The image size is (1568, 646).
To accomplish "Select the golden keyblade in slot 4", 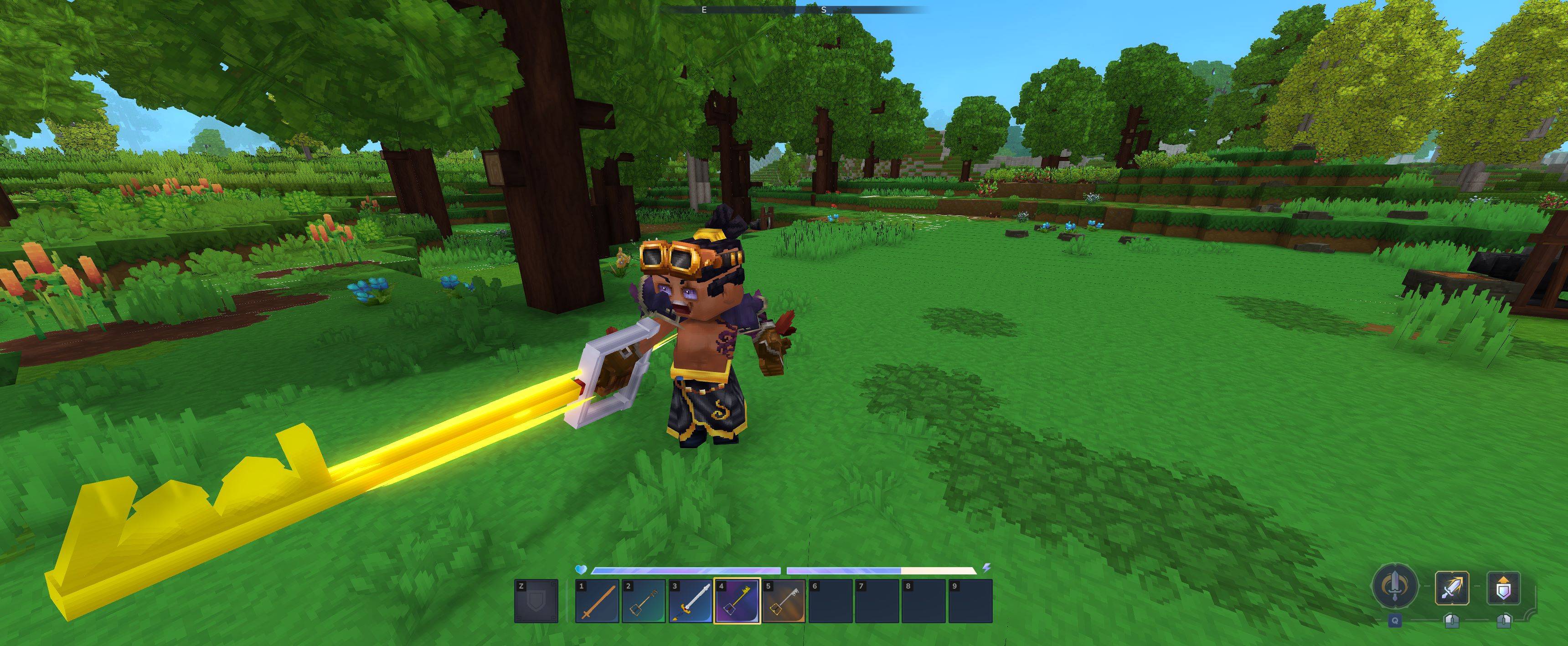I will (x=737, y=601).
